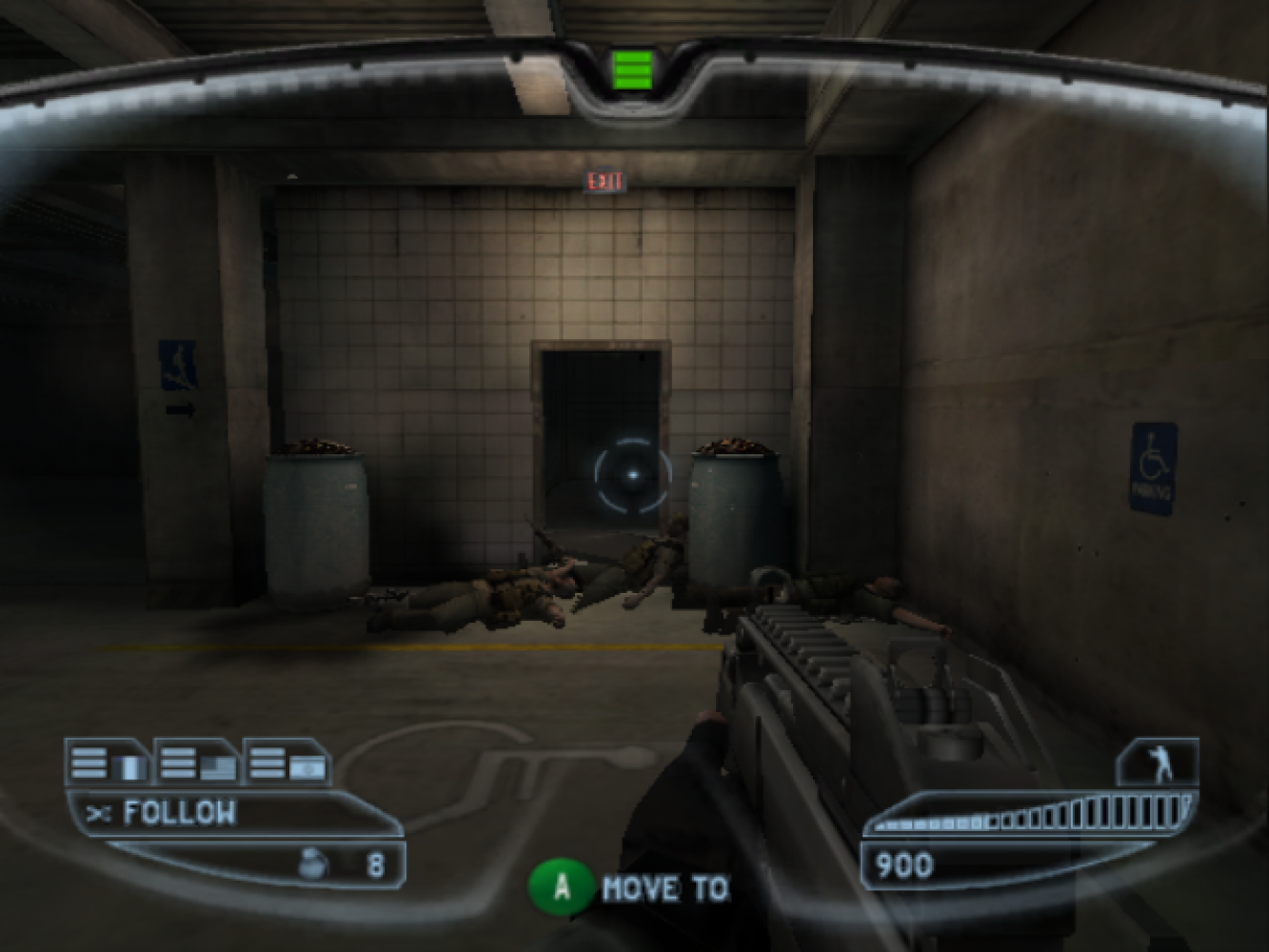The image size is (1269, 952).
Task: Click the green status indicator on the visor
Action: tap(632, 69)
